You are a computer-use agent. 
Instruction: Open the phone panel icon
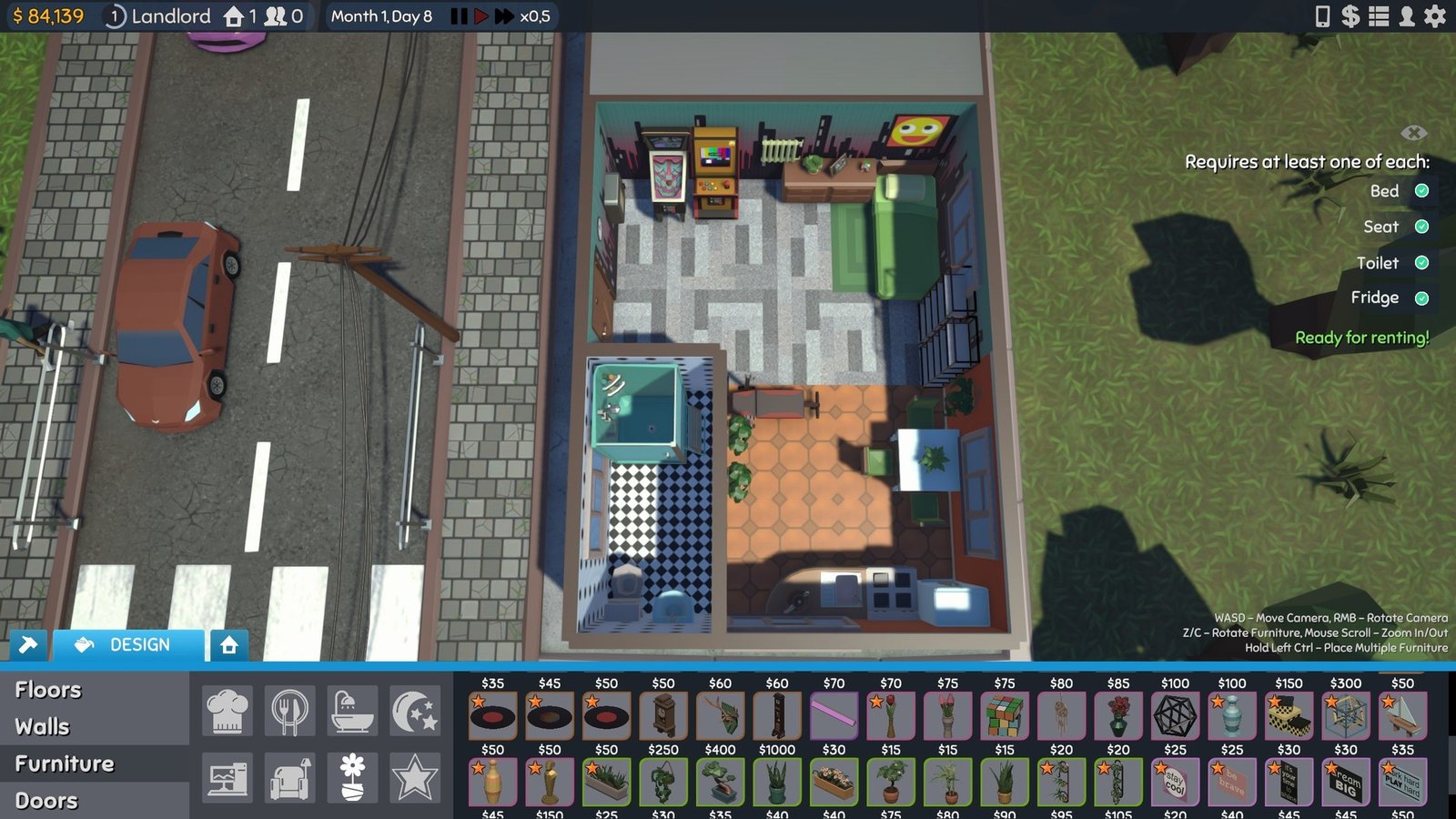click(1323, 15)
